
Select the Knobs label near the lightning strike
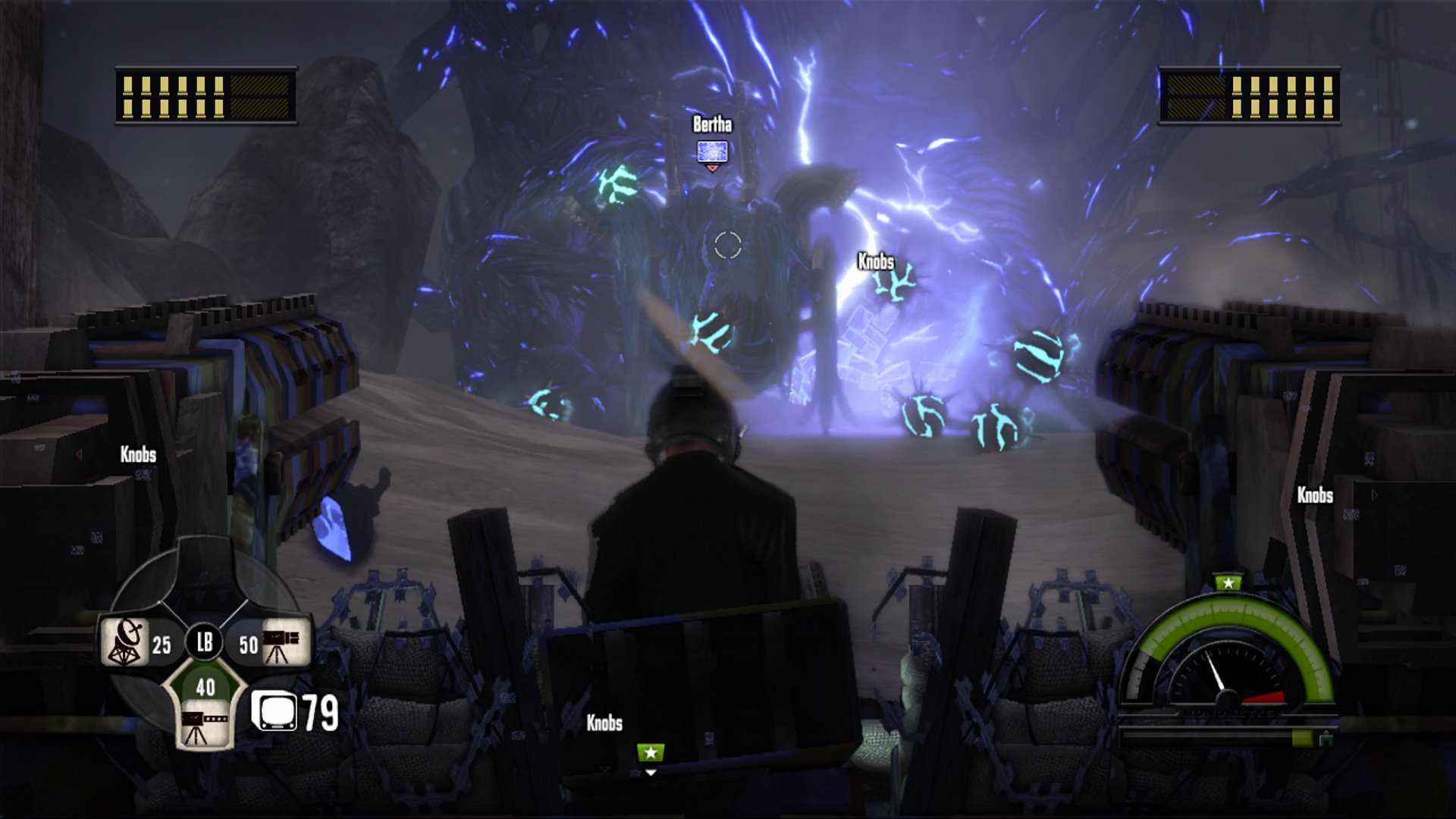(x=875, y=261)
